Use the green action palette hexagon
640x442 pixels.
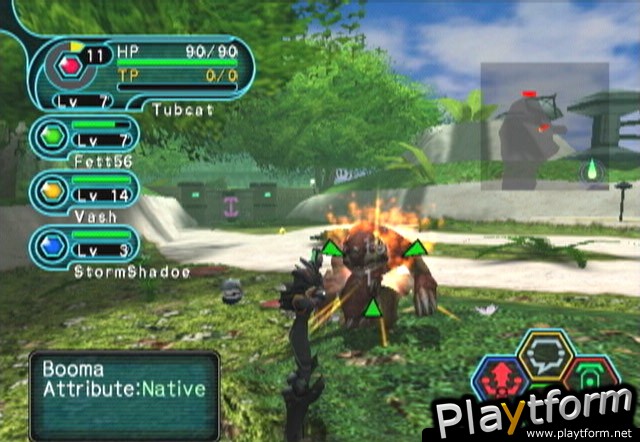[x=590, y=377]
